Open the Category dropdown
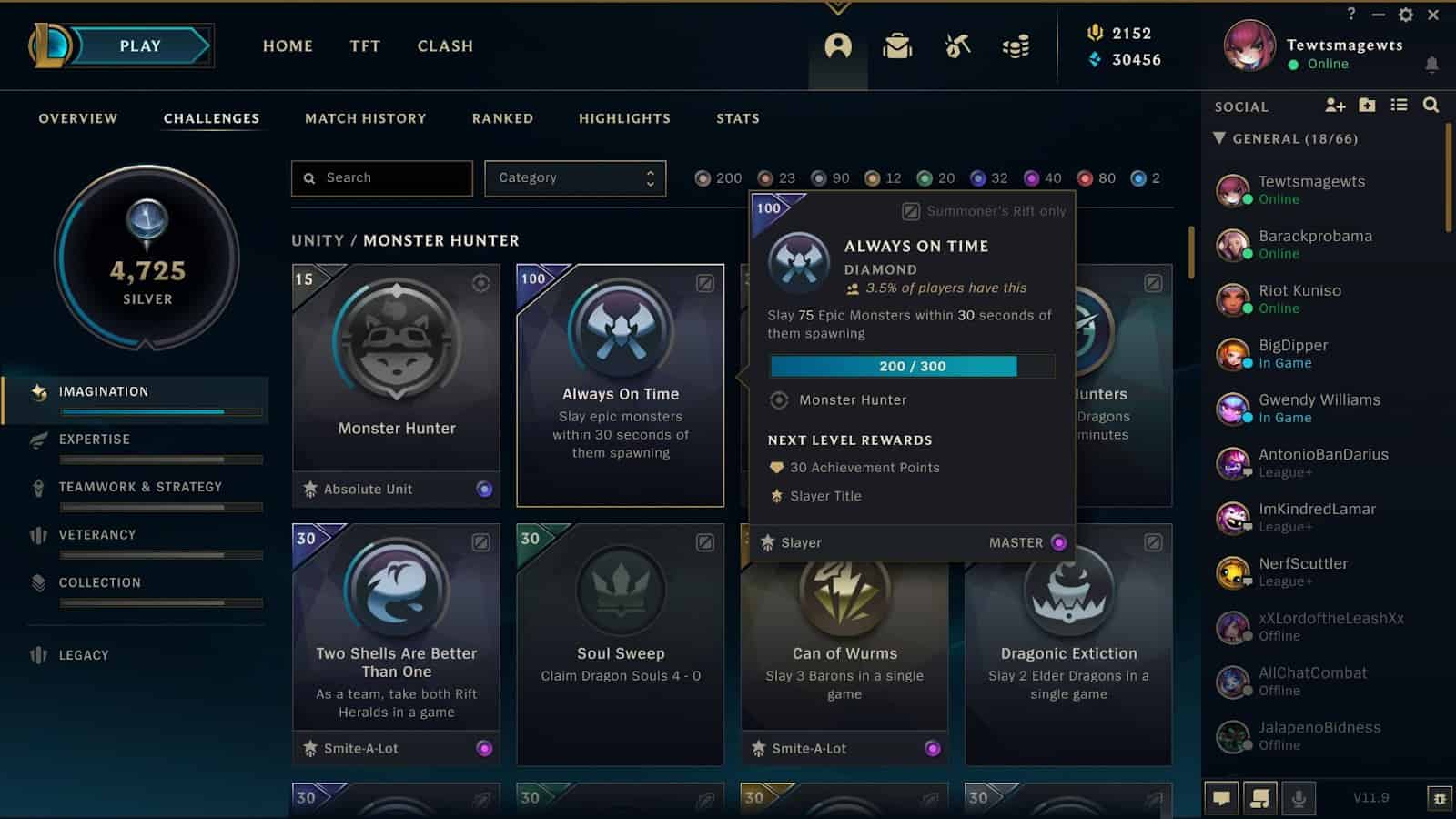Image resolution: width=1456 pixels, height=819 pixels. pos(575,177)
